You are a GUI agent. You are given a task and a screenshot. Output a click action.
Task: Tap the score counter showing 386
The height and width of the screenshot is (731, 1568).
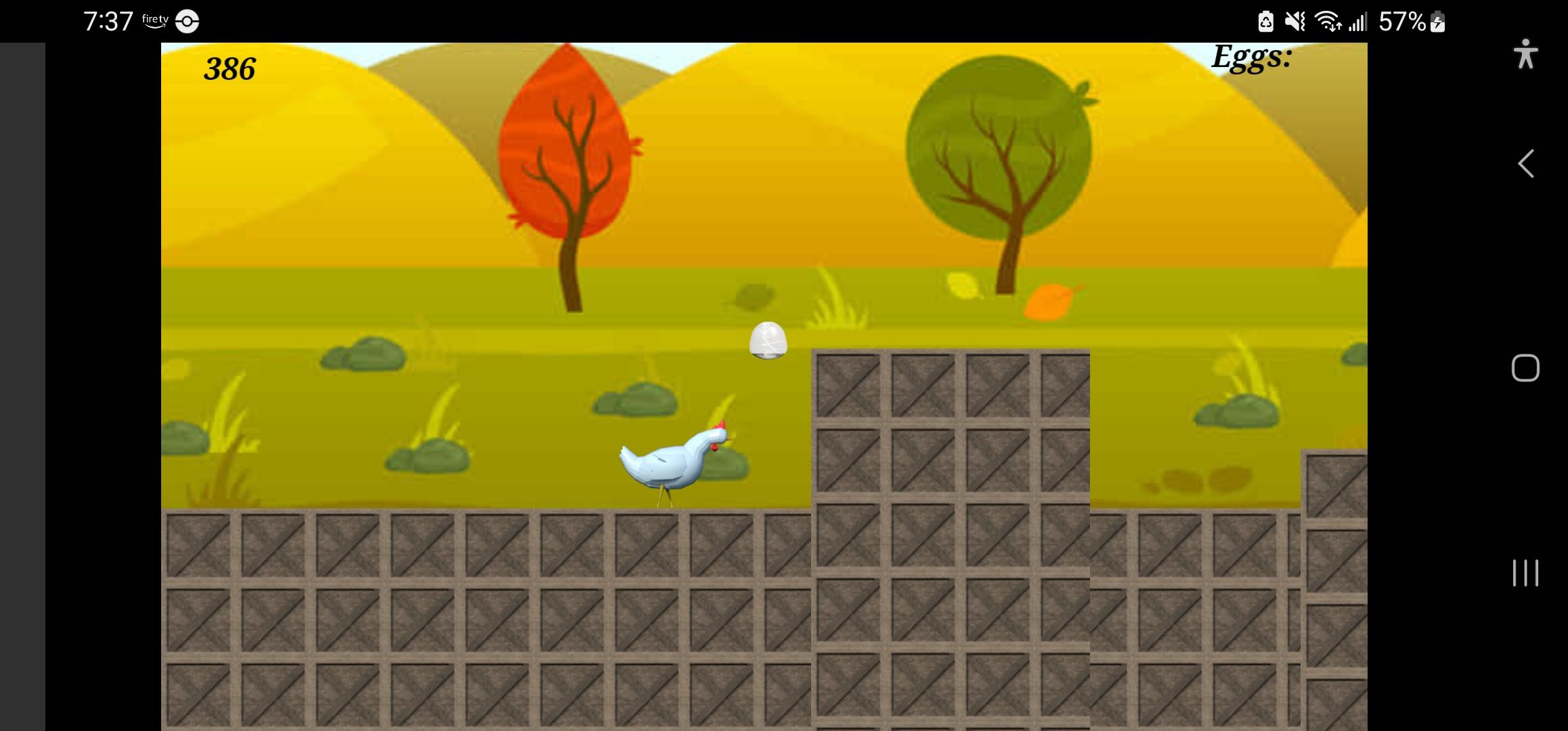[230, 68]
